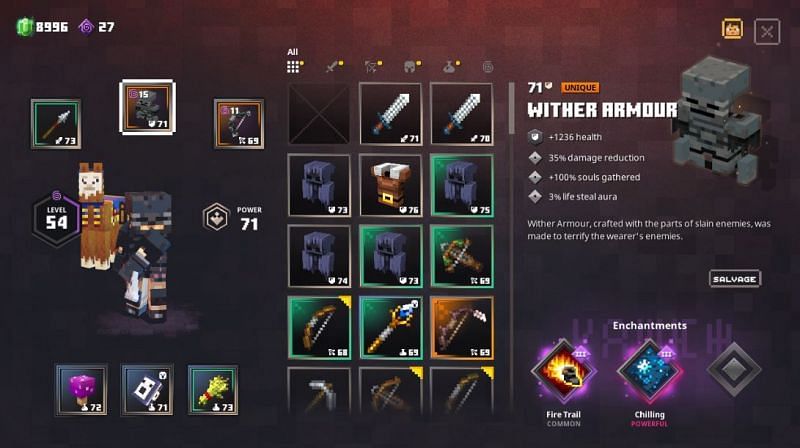The image size is (800, 448).
Task: Select the equipped melee weapon slot
Action: [x=55, y=123]
